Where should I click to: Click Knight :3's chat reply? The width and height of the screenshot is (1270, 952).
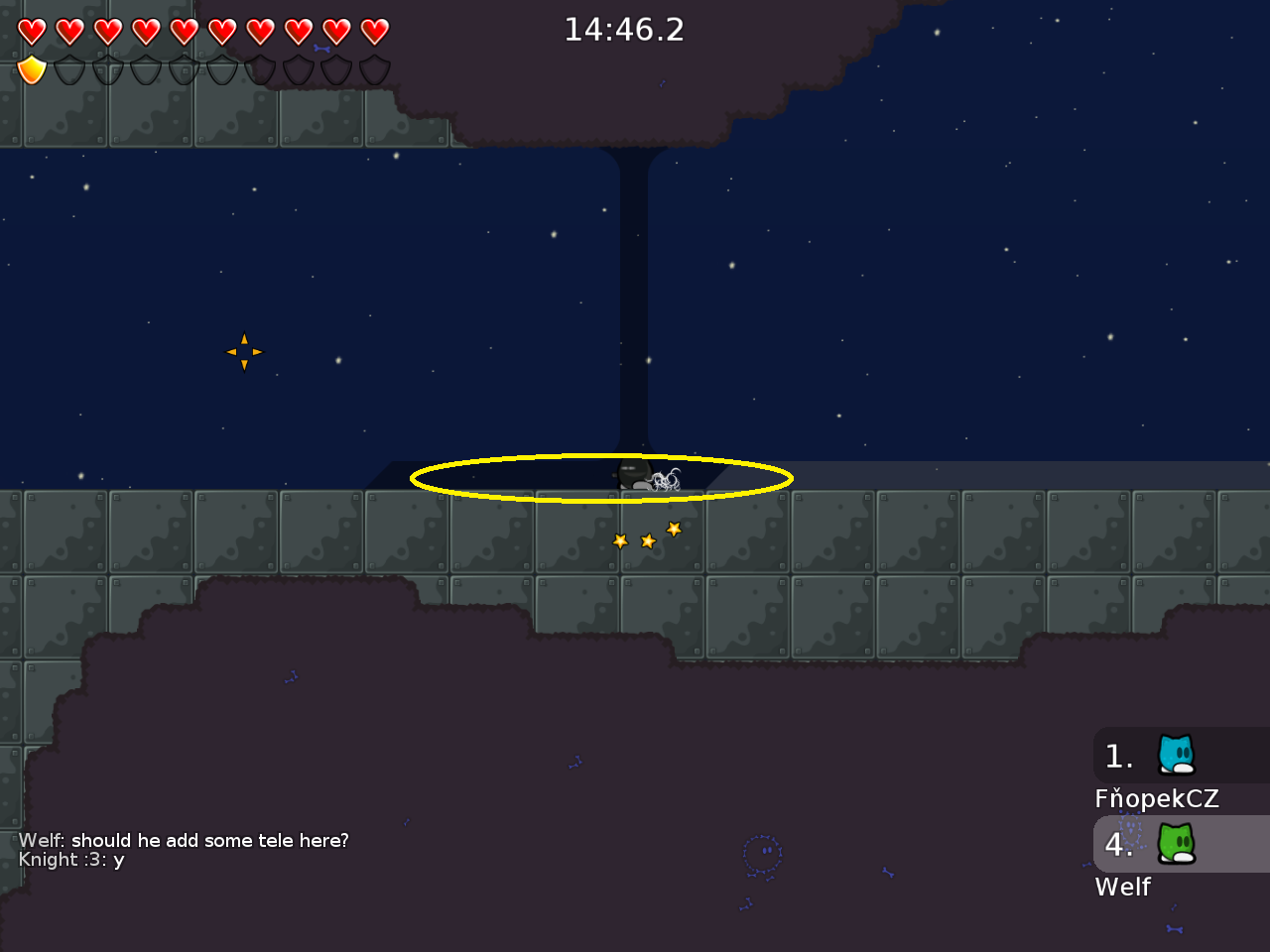(x=69, y=861)
